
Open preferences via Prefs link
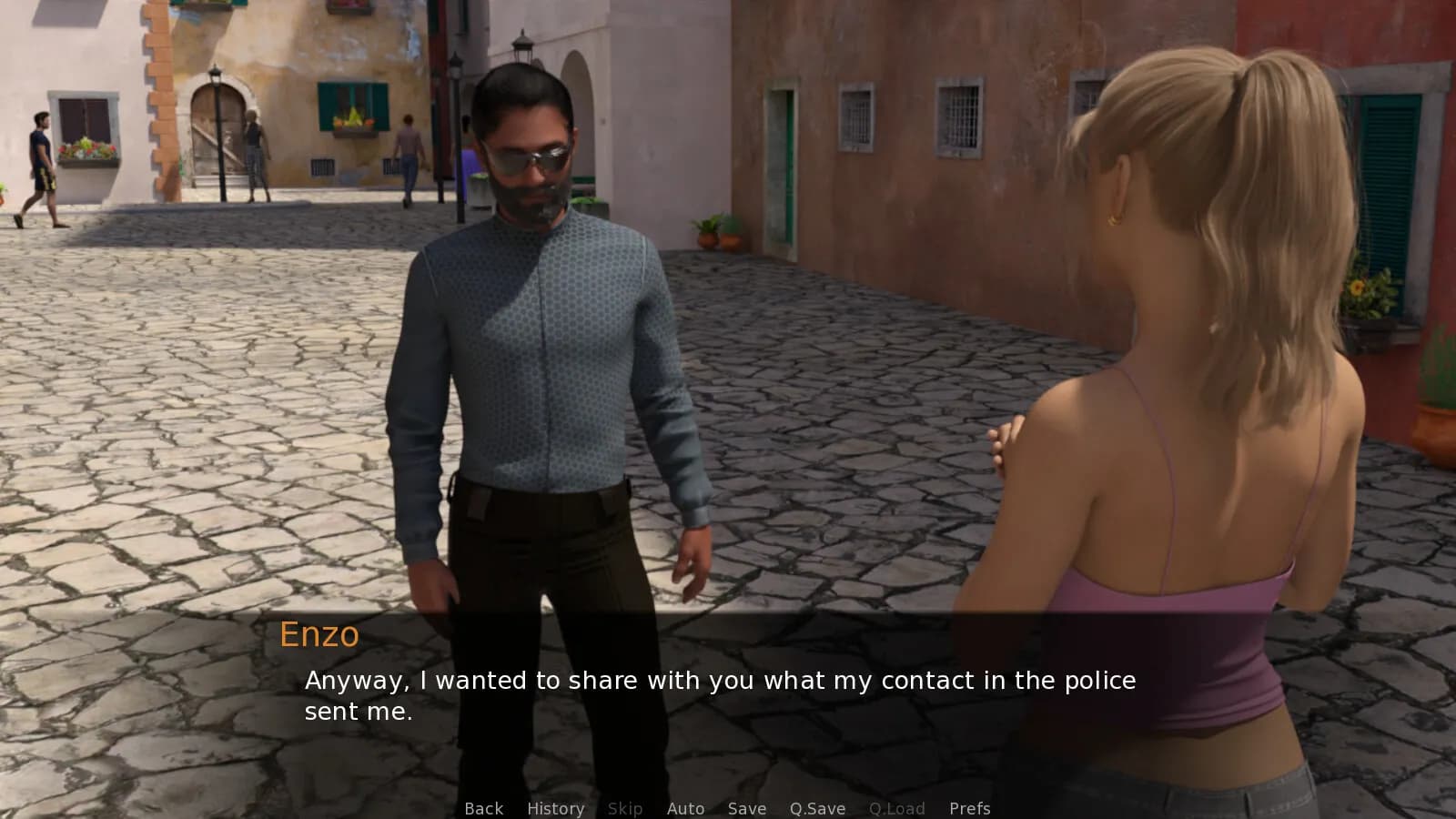pyautogui.click(x=970, y=808)
